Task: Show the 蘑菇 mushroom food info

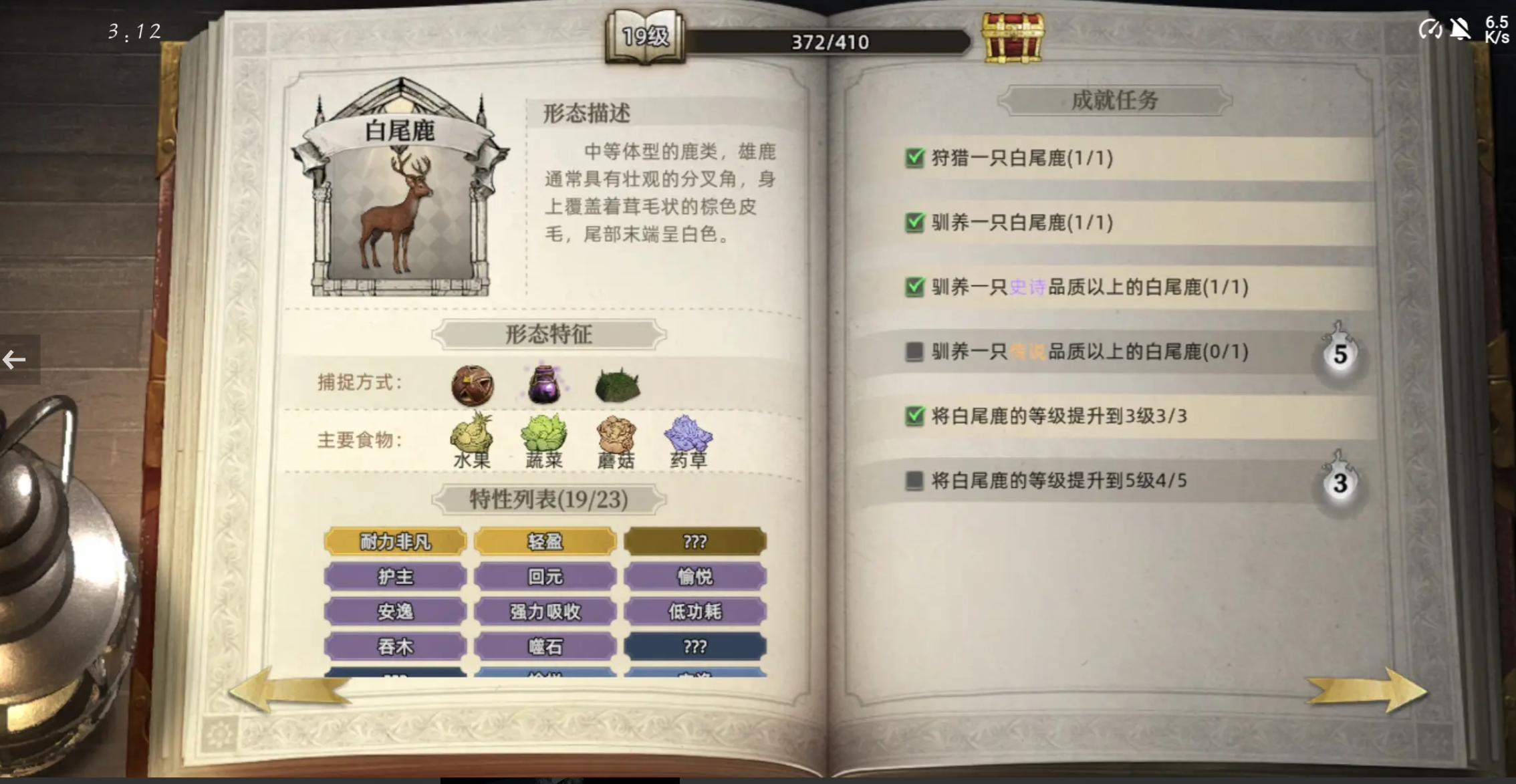Action: tap(616, 436)
